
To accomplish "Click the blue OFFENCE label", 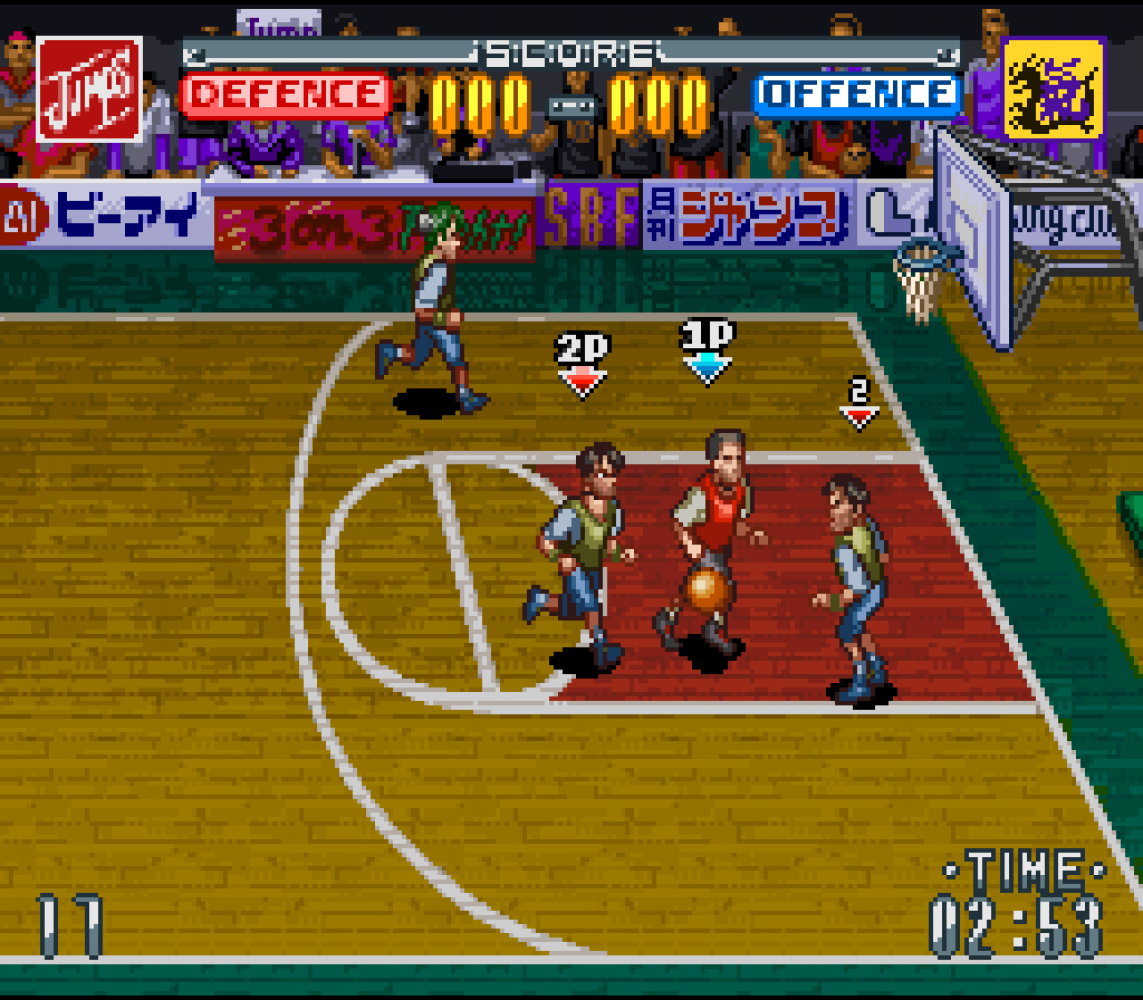I will (857, 96).
